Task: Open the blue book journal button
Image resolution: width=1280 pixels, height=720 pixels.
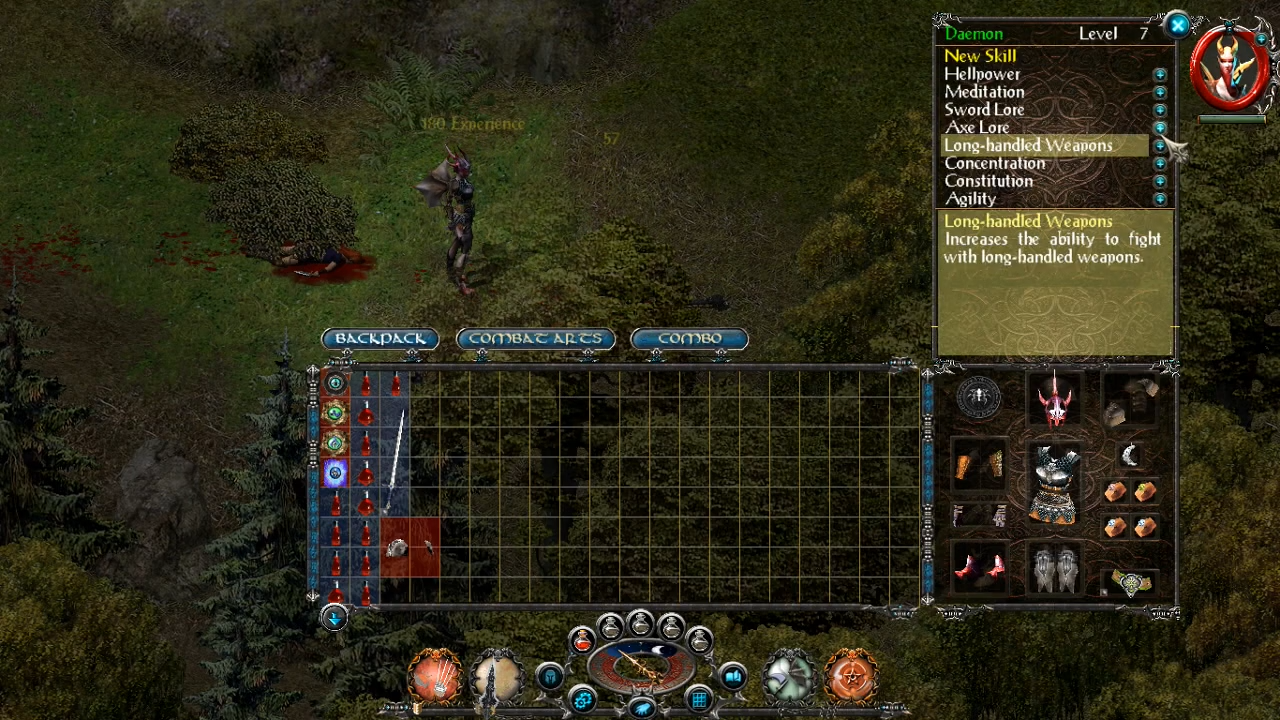Action: point(733,677)
